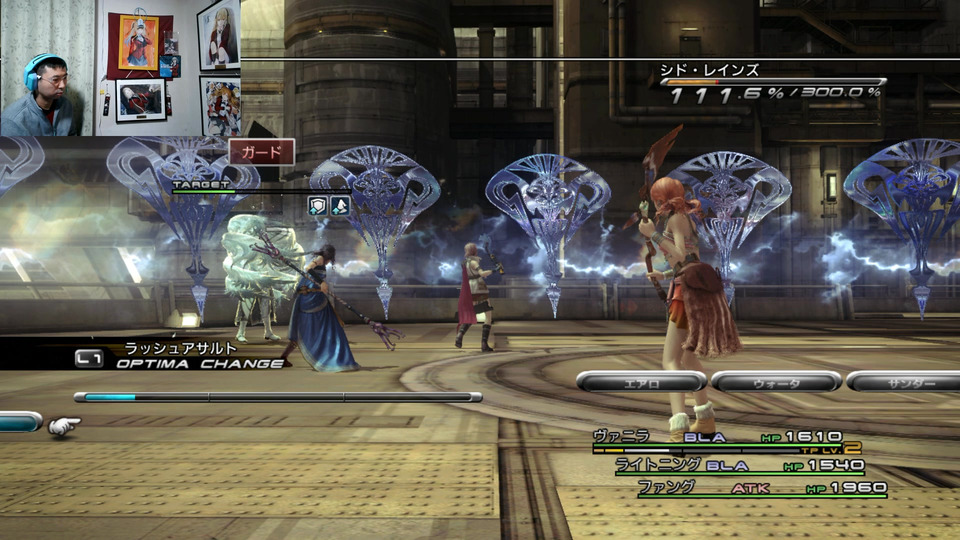Select party member ファング in the party list

(666, 487)
